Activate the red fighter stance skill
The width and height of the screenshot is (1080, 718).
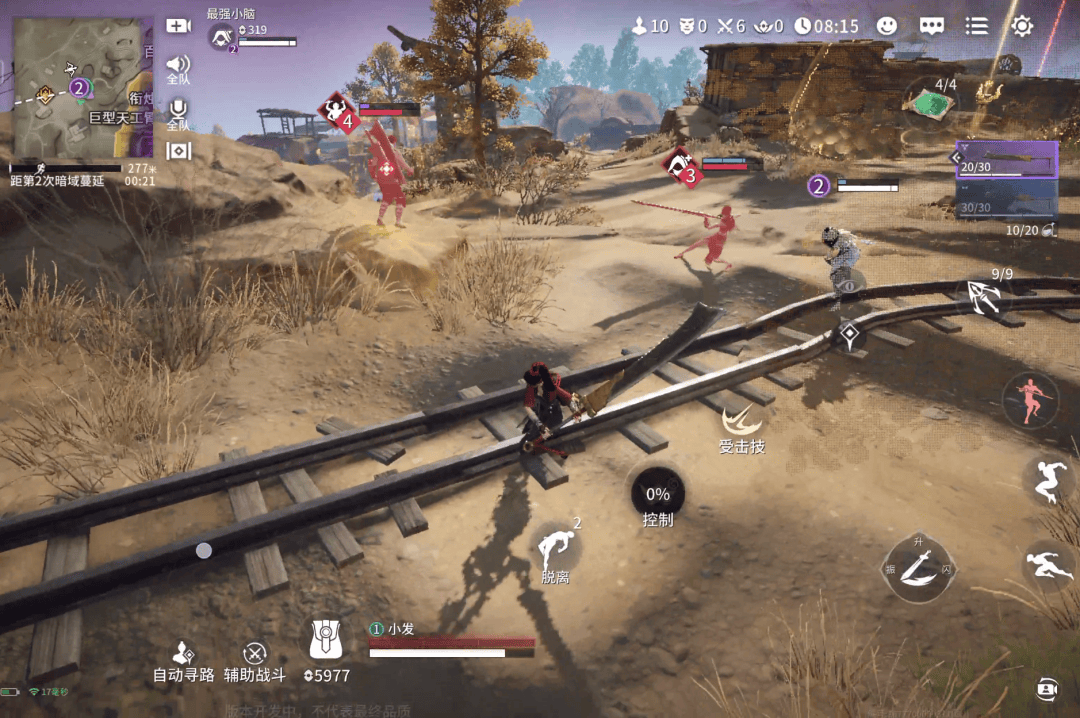(1030, 398)
